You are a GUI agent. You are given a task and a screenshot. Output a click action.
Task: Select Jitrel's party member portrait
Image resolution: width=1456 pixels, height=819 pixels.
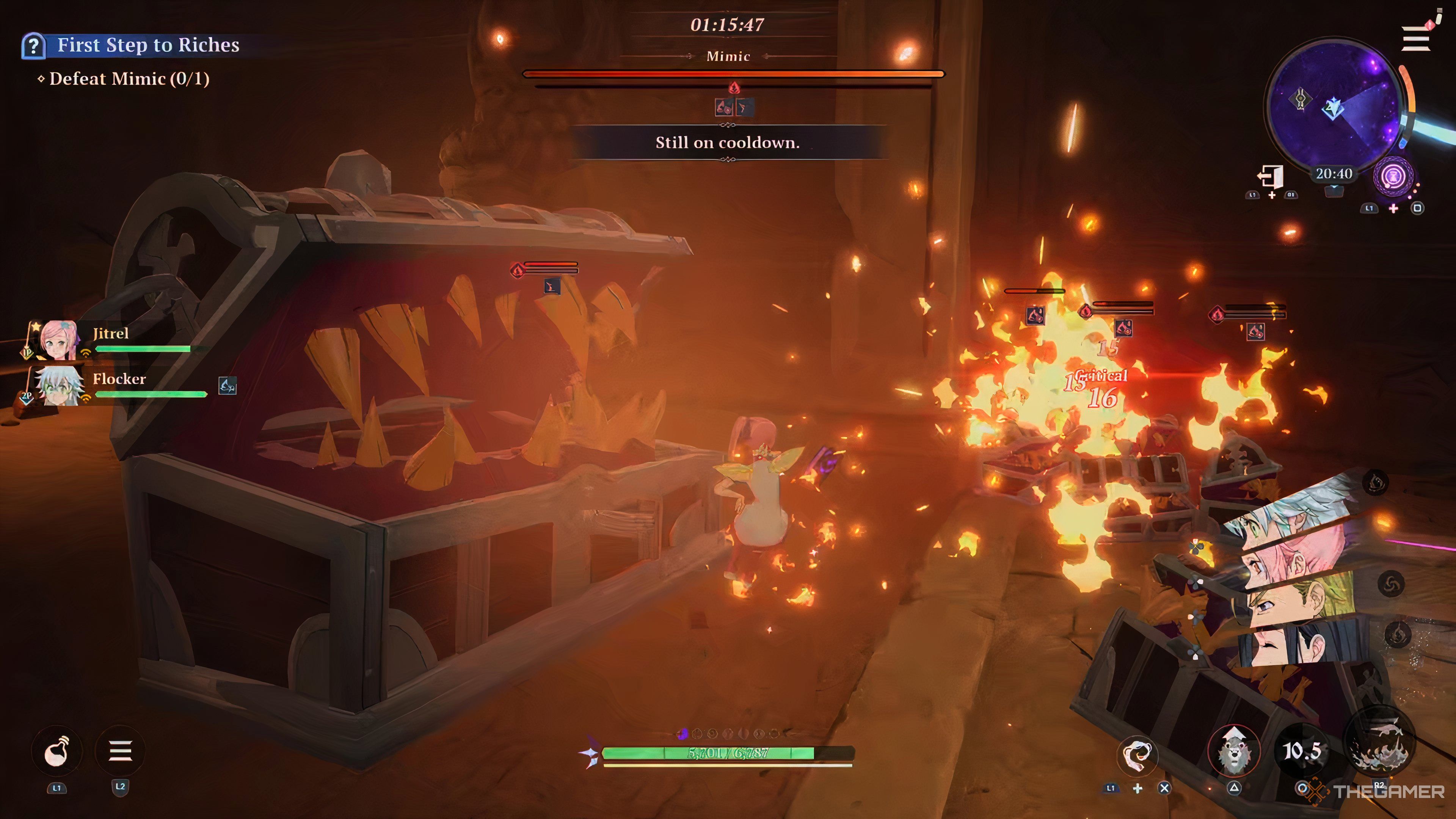point(58,340)
